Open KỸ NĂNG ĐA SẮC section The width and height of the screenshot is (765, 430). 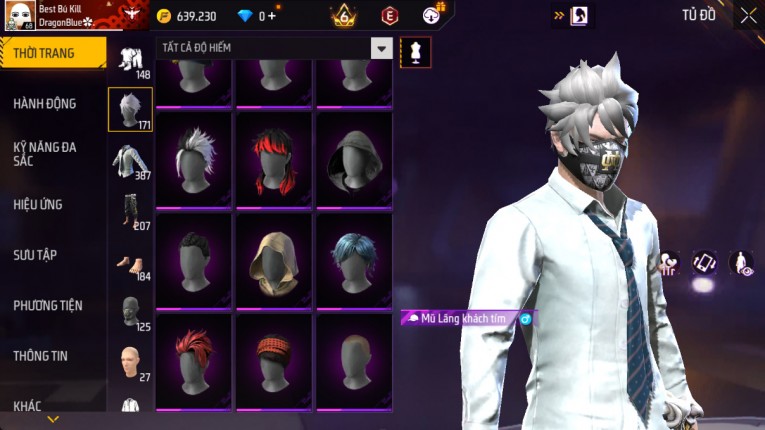click(45, 153)
